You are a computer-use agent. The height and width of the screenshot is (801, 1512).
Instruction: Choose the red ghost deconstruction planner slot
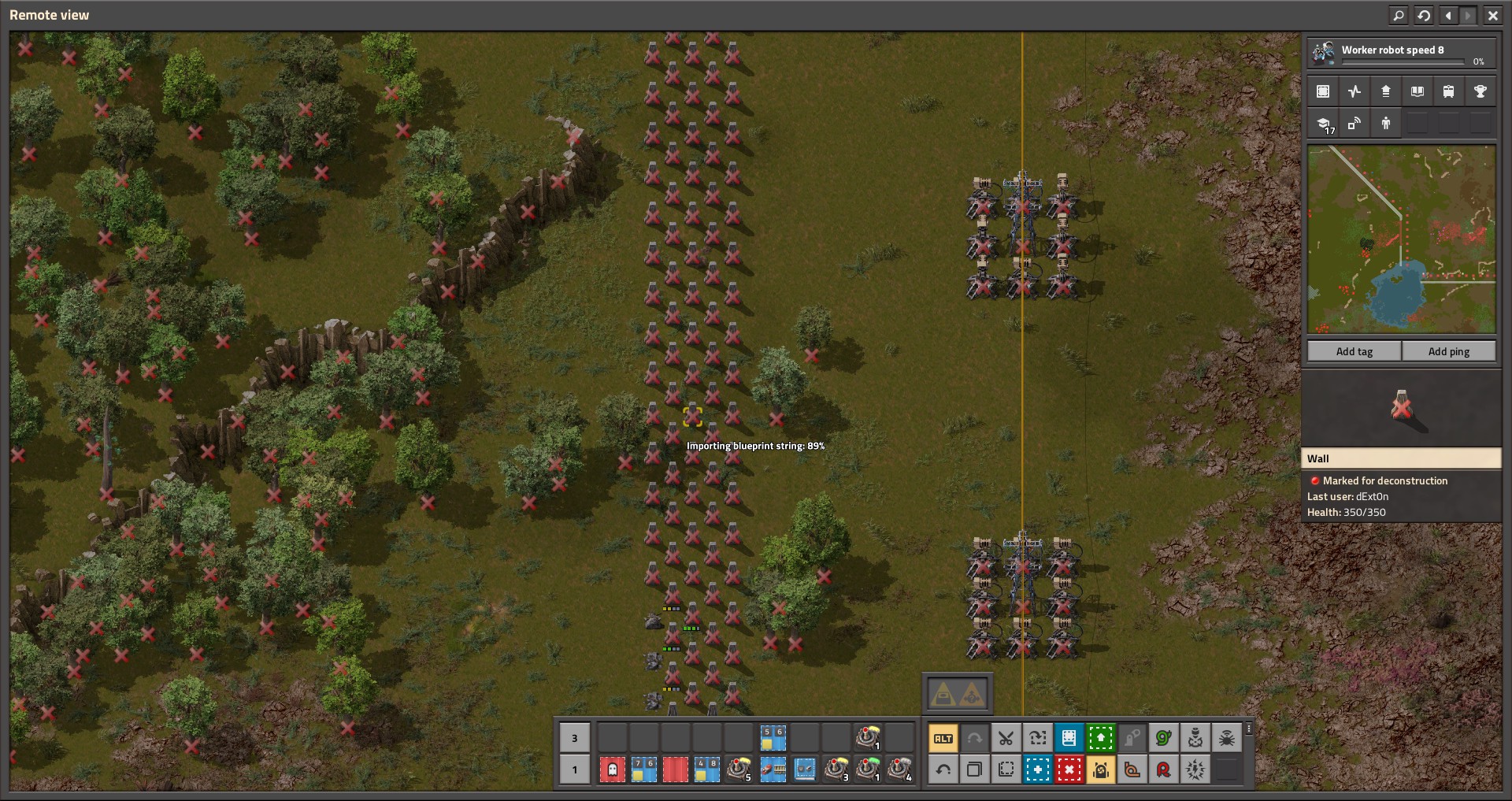pos(612,769)
